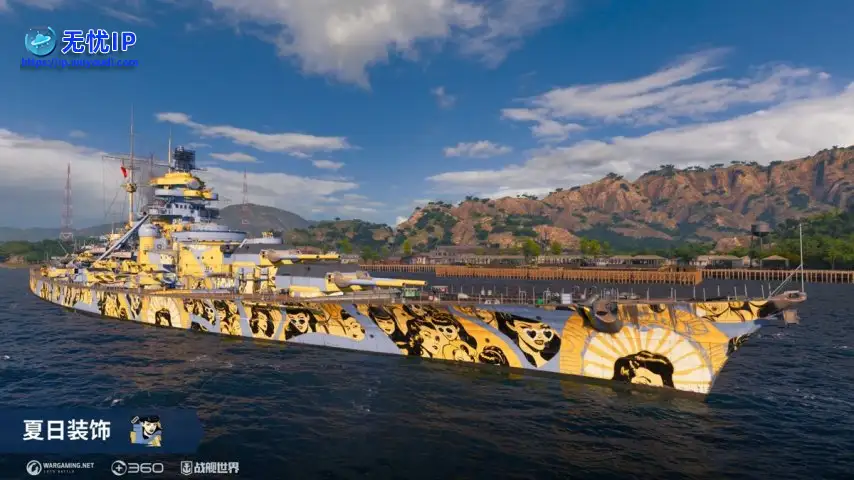Click the 无忧IP logo

pos(41,41)
